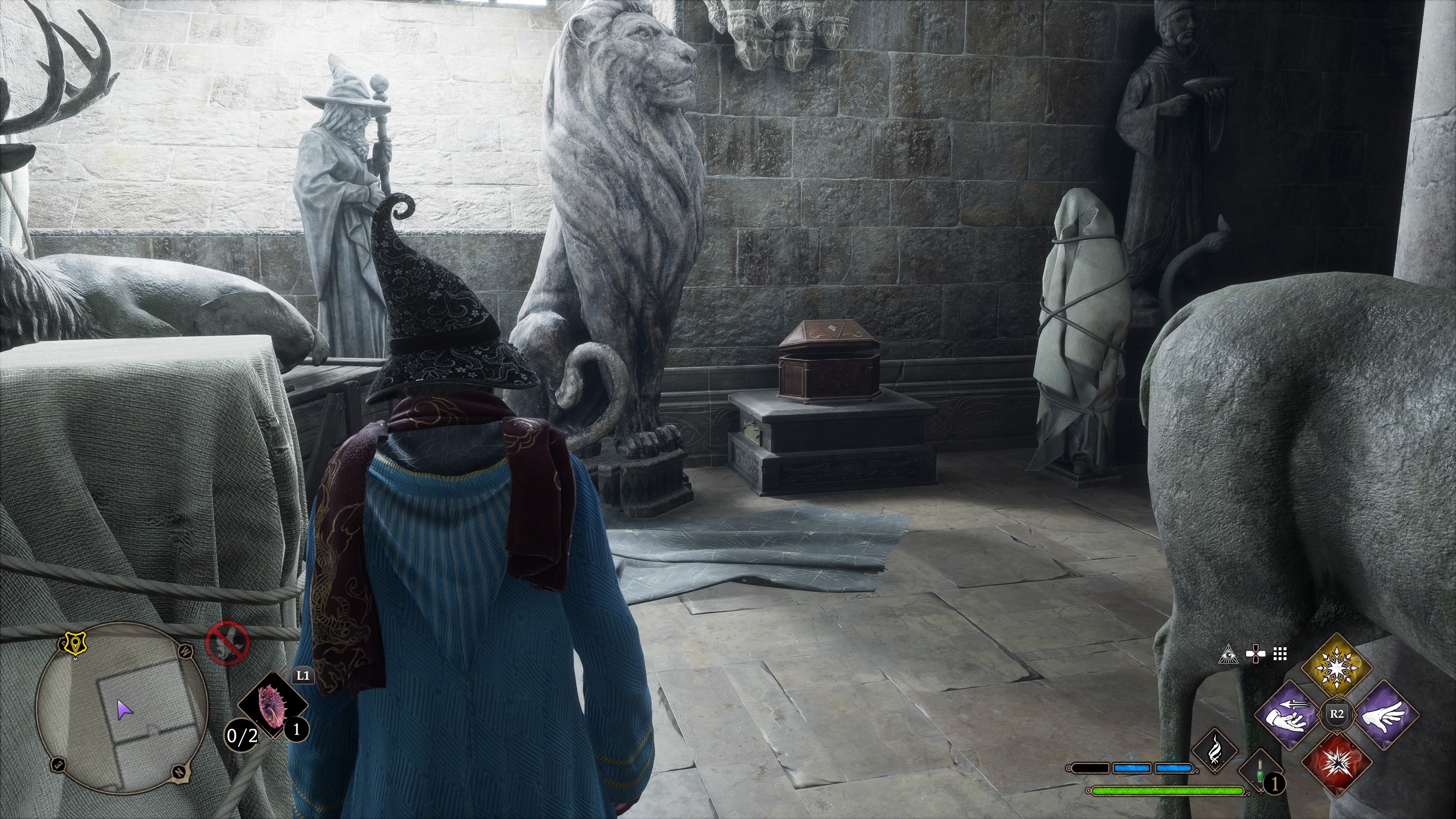
Task: Click the N compass marker on the minimap
Action: click(x=179, y=774)
